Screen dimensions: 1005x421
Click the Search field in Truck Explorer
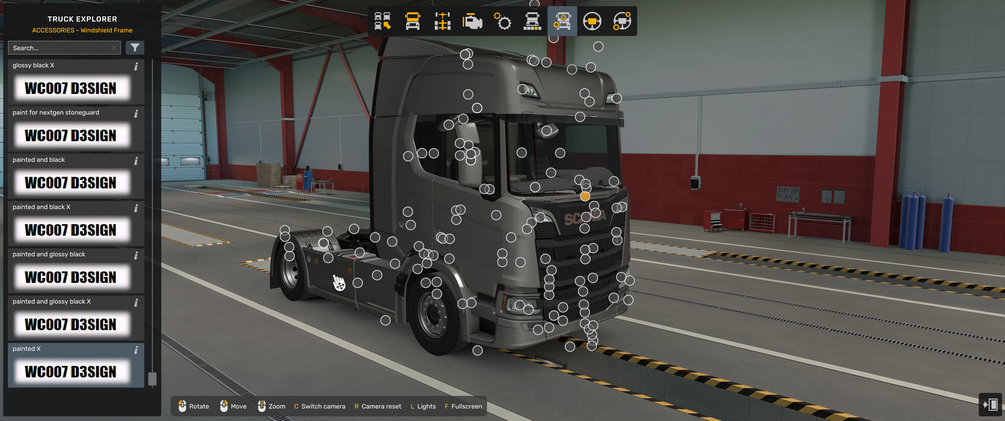click(x=62, y=47)
